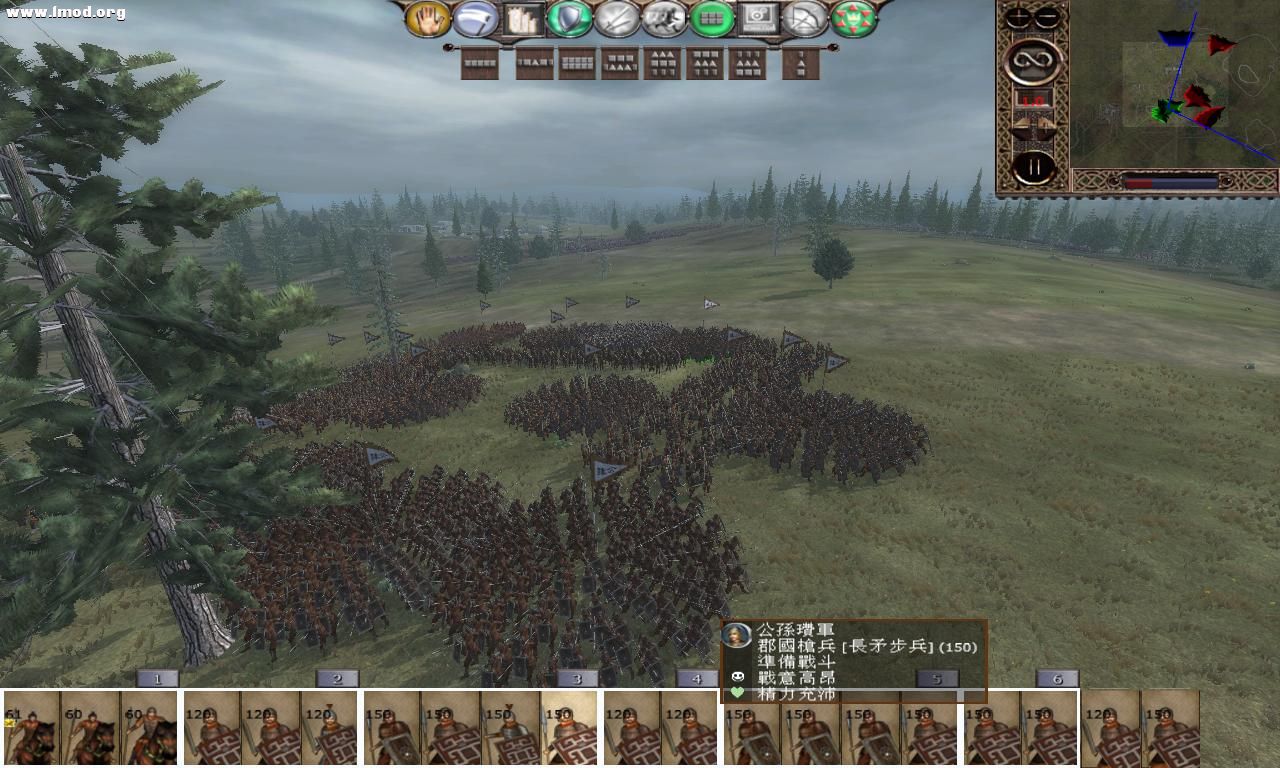Viewport: 1280px width, 768px height.
Task: Halt selected units with the yellow hand icon
Action: (x=428, y=20)
